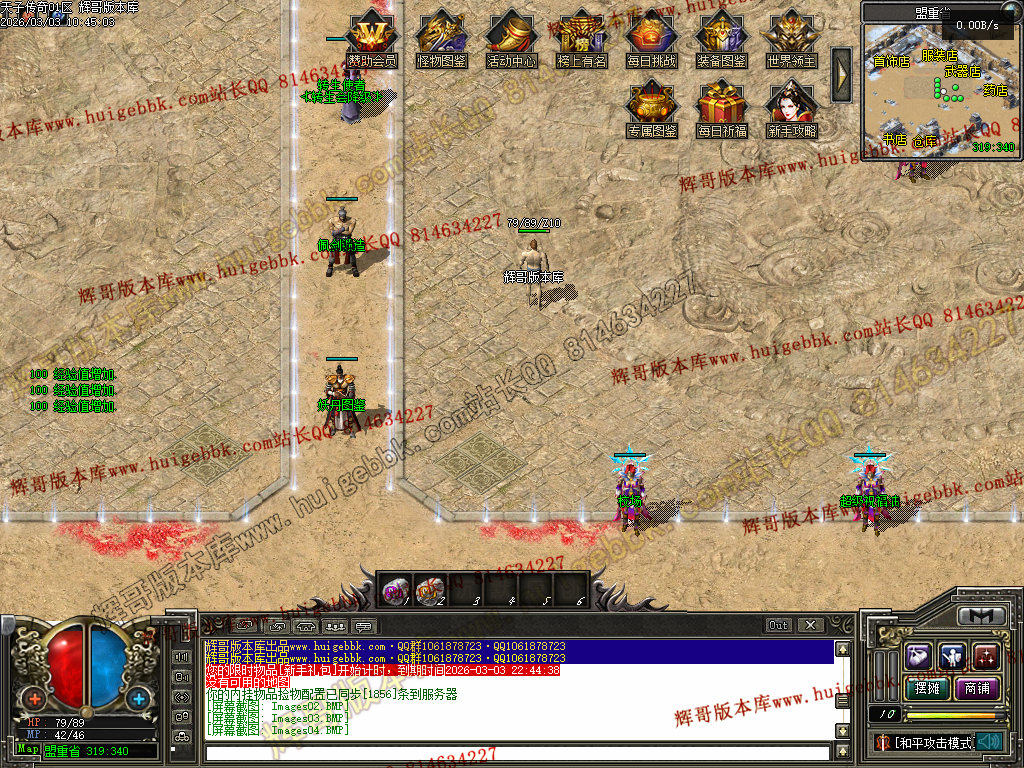Click the 摆摊 stall button

[x=925, y=688]
